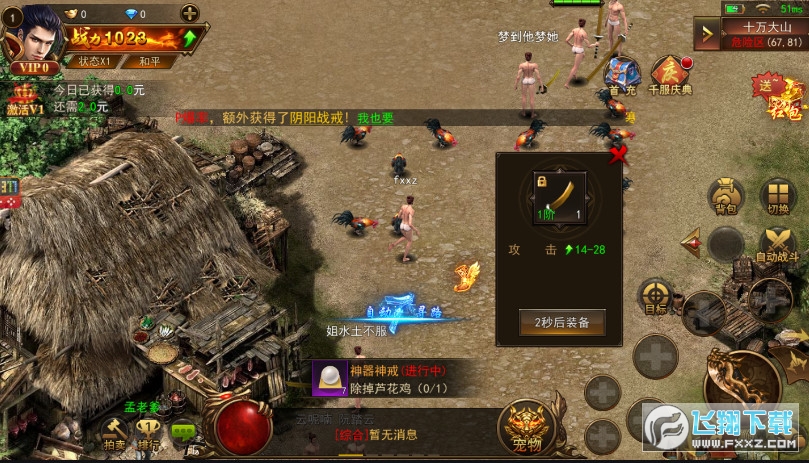Open the green chat bubble icon

click(183, 432)
